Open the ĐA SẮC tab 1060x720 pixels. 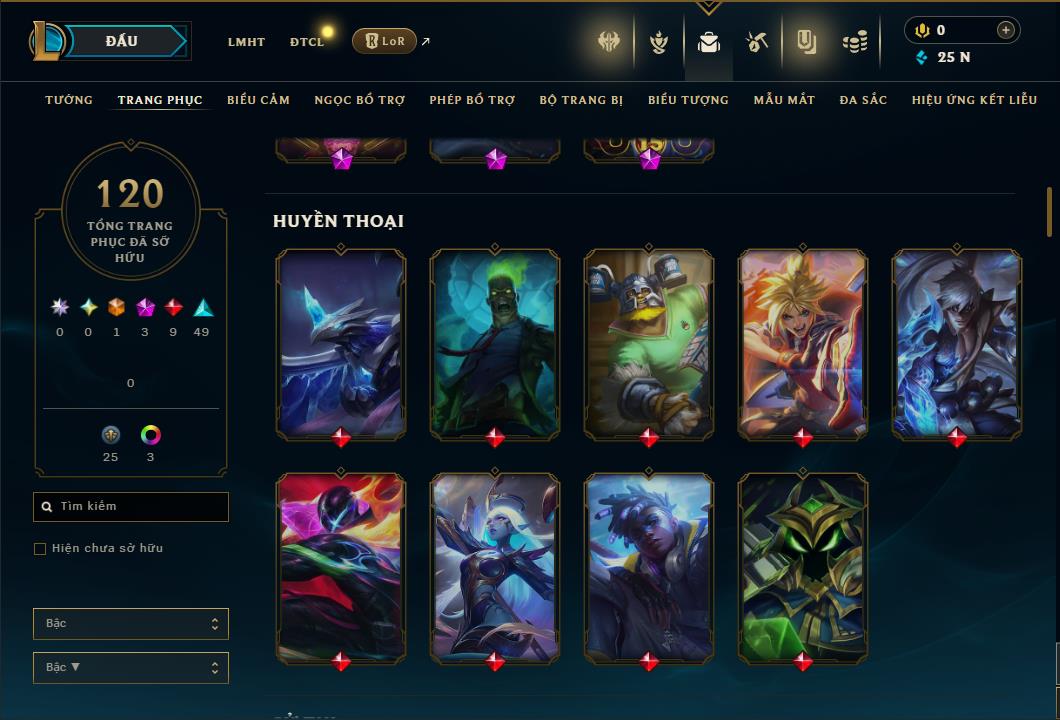pyautogui.click(x=863, y=100)
